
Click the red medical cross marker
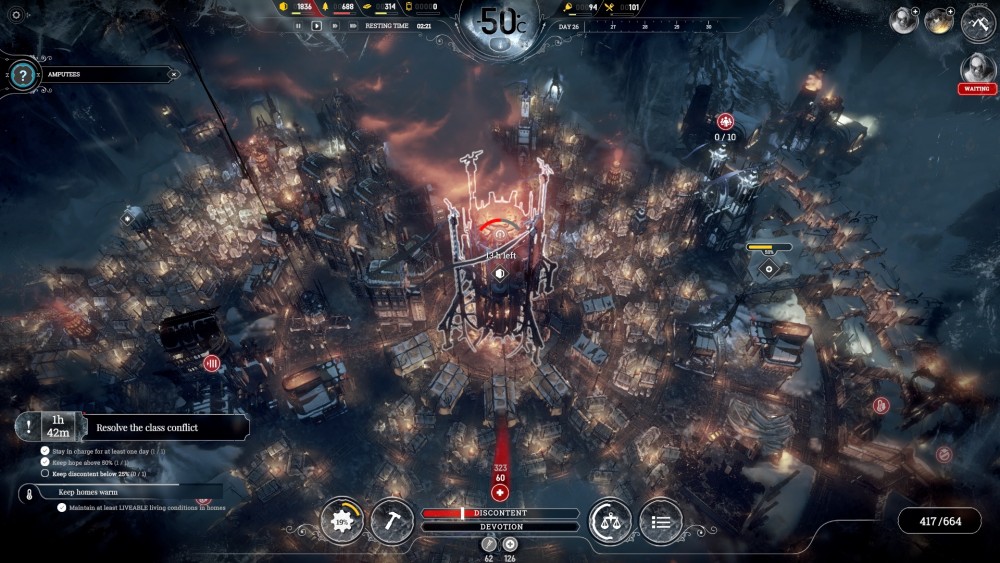click(x=501, y=492)
